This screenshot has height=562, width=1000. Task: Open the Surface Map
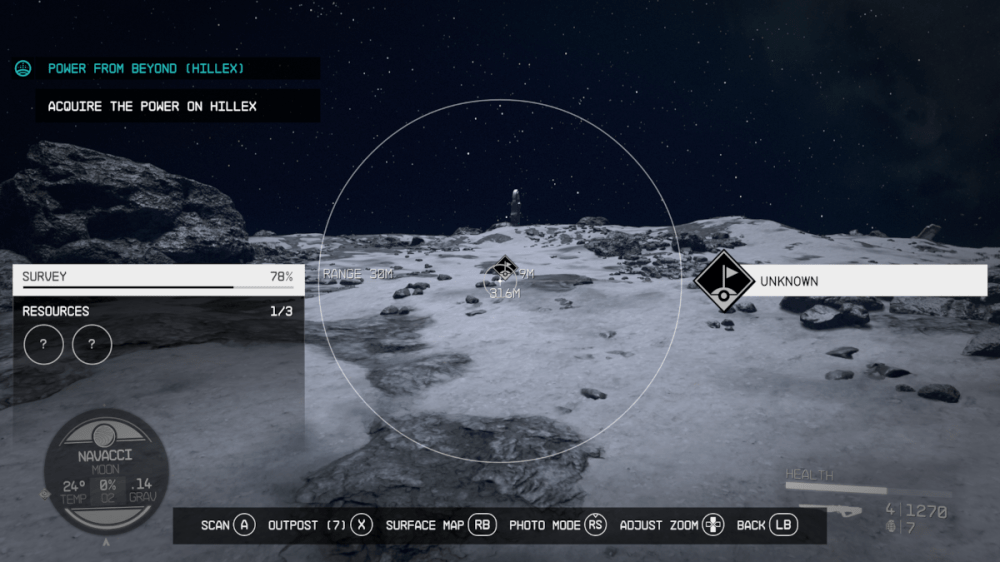tap(440, 525)
